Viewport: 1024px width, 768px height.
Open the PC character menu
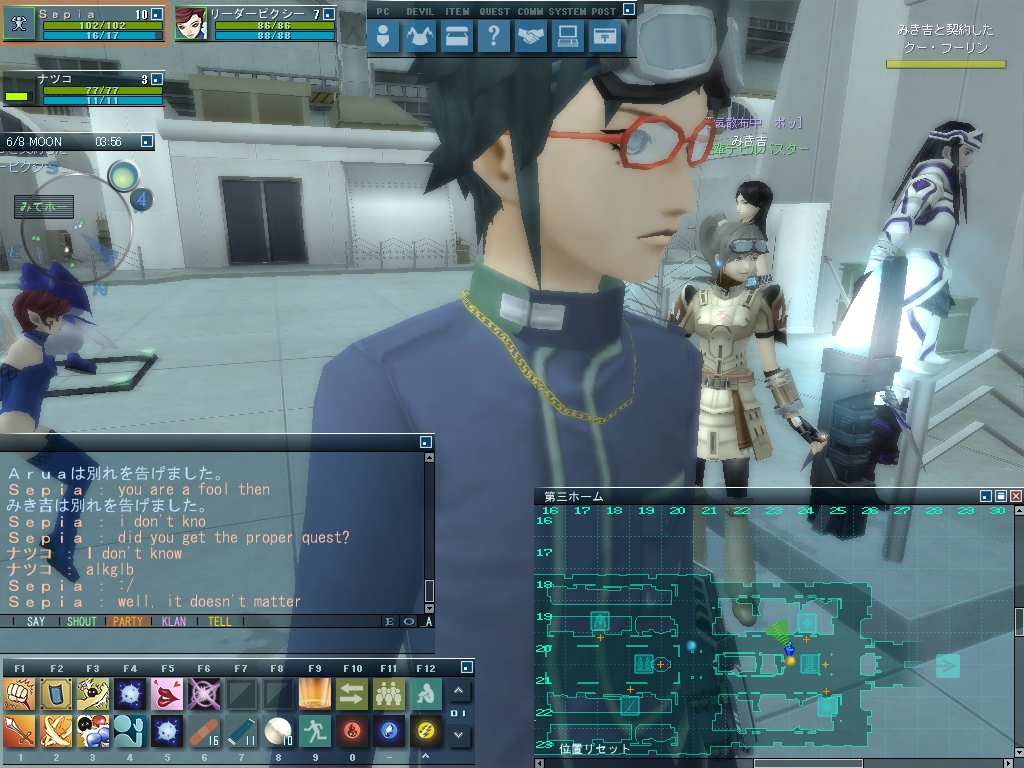384,37
